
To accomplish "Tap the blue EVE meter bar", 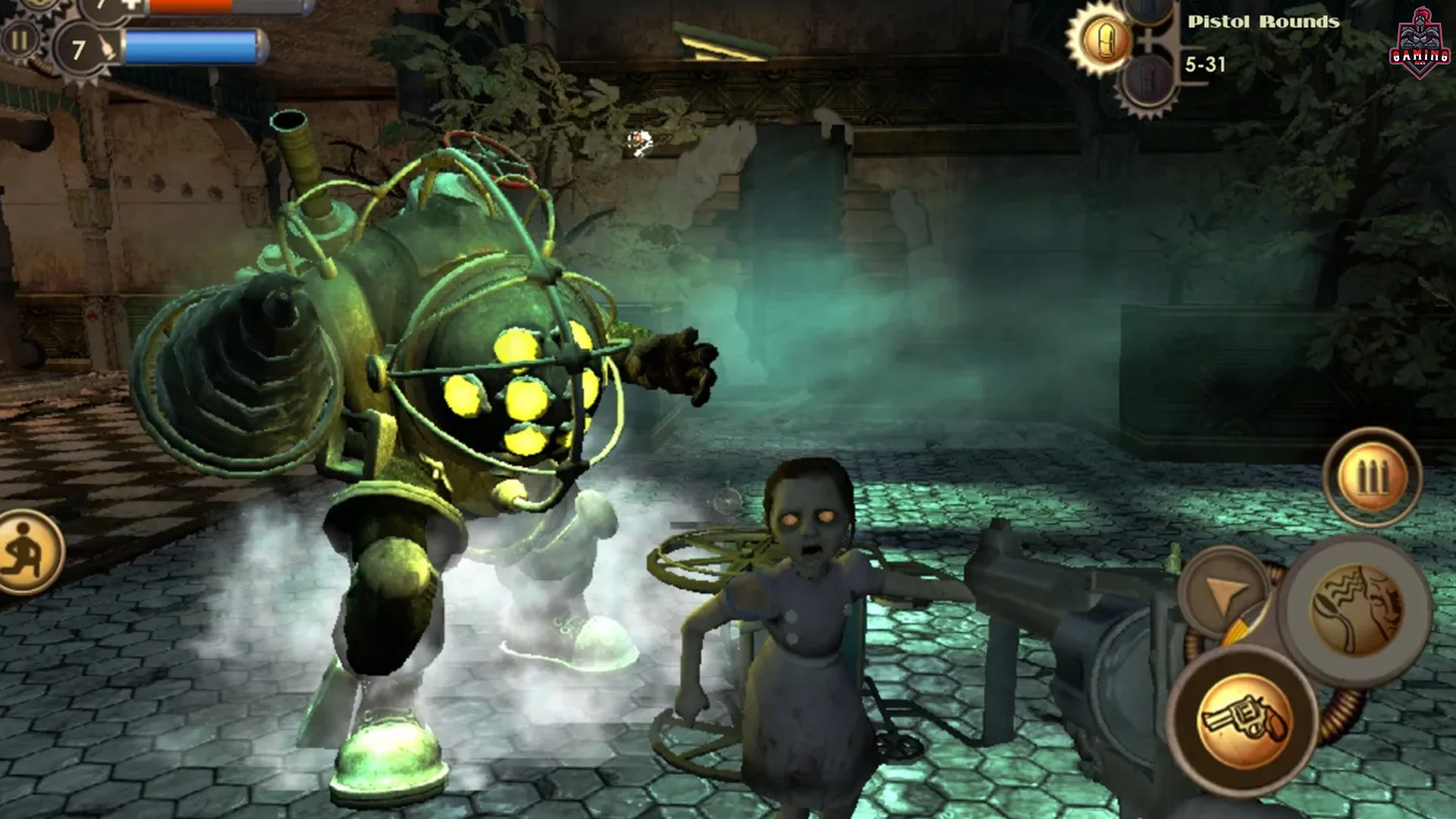I will 190,47.
